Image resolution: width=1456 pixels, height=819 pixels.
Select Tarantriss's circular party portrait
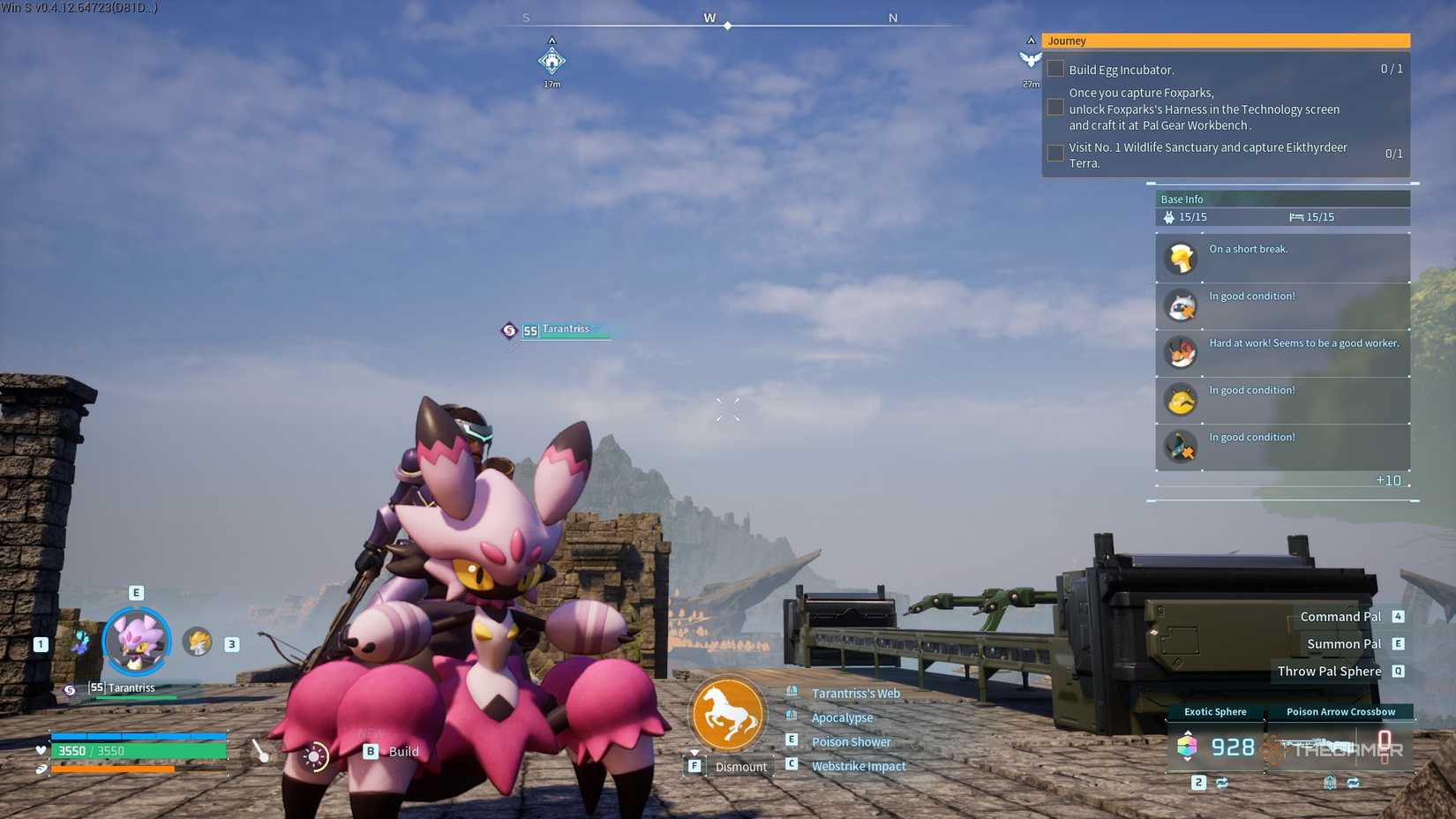pos(137,642)
